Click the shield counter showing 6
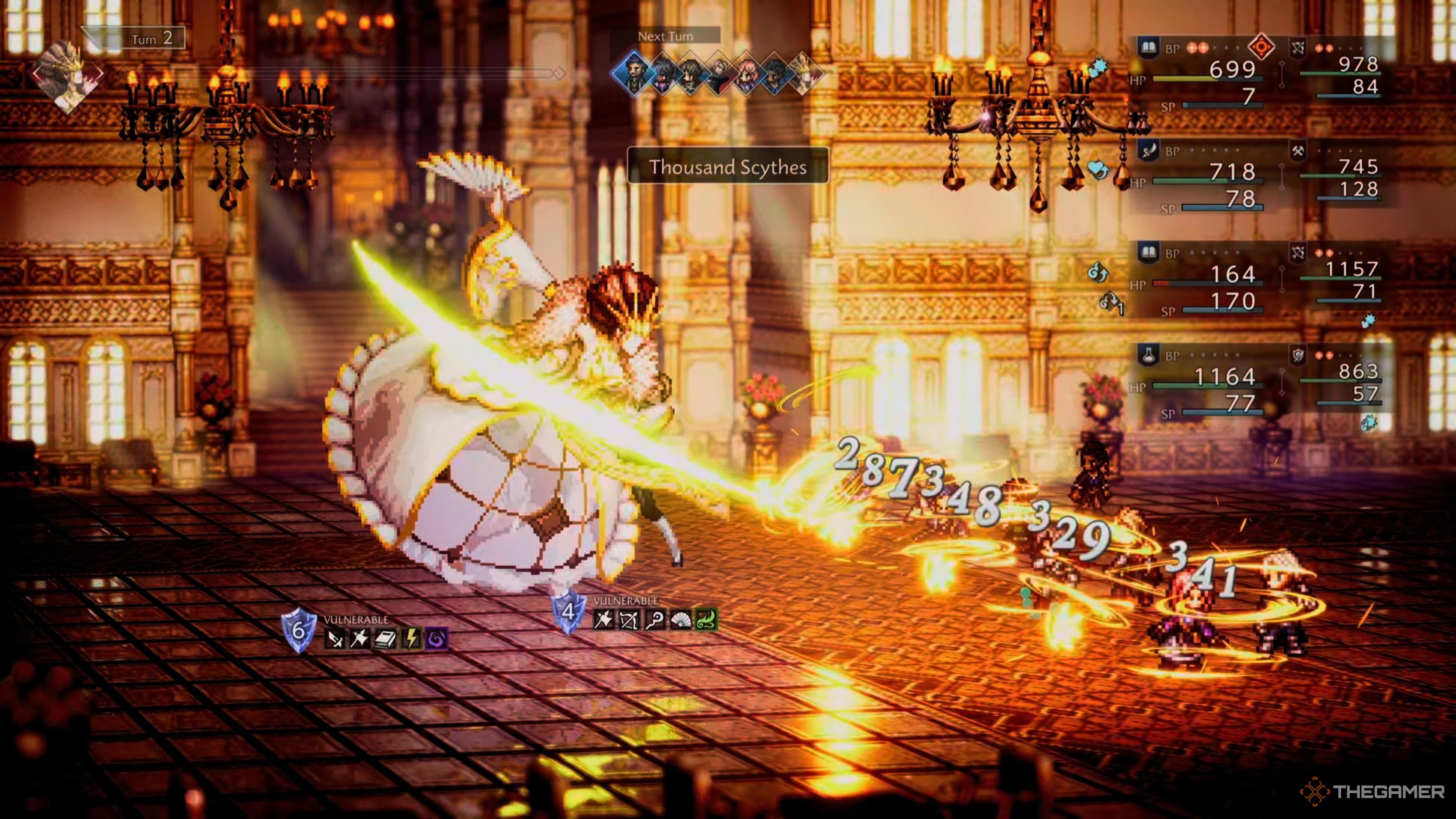 click(x=298, y=630)
